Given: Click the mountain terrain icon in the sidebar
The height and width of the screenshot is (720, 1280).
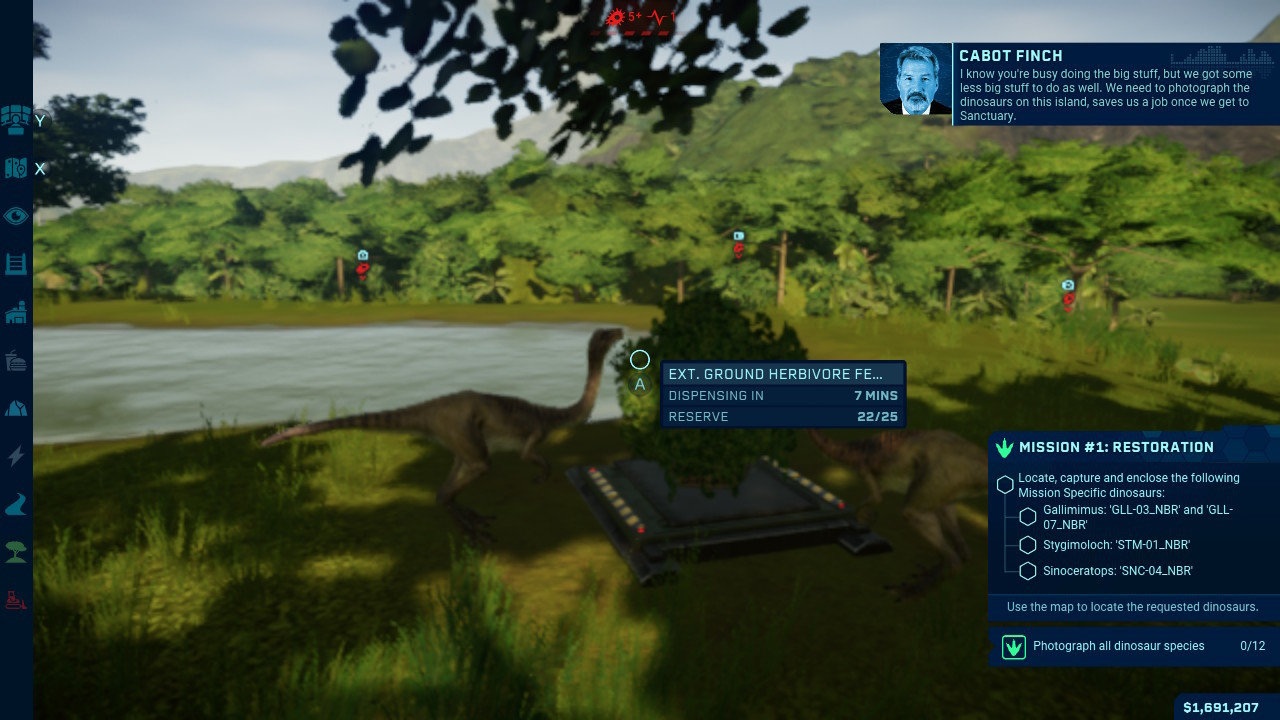Looking at the screenshot, I should point(16,408).
